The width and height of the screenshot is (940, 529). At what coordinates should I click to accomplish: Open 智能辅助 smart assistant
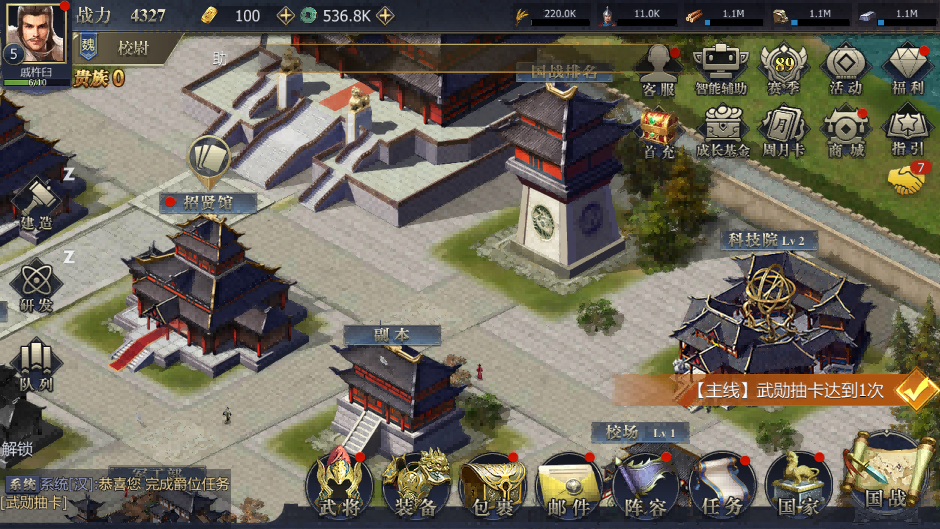(x=722, y=68)
